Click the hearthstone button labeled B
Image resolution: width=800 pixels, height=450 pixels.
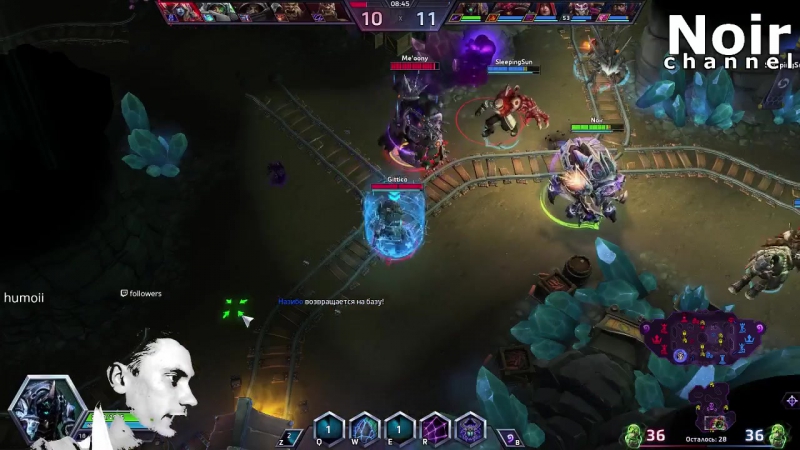(511, 436)
